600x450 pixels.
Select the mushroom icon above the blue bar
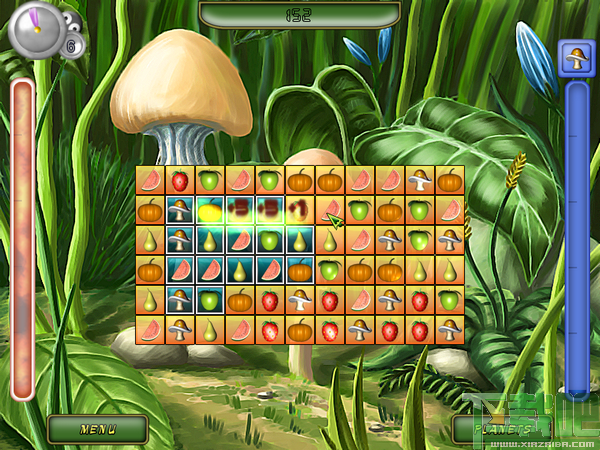(576, 58)
